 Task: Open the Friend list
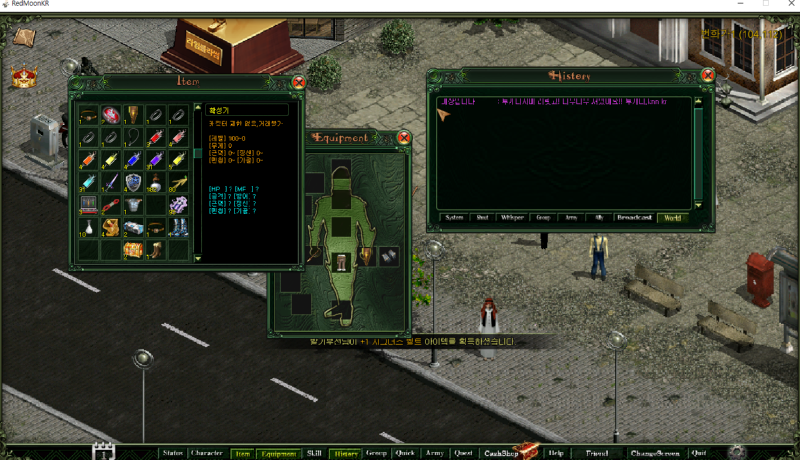[x=597, y=453]
